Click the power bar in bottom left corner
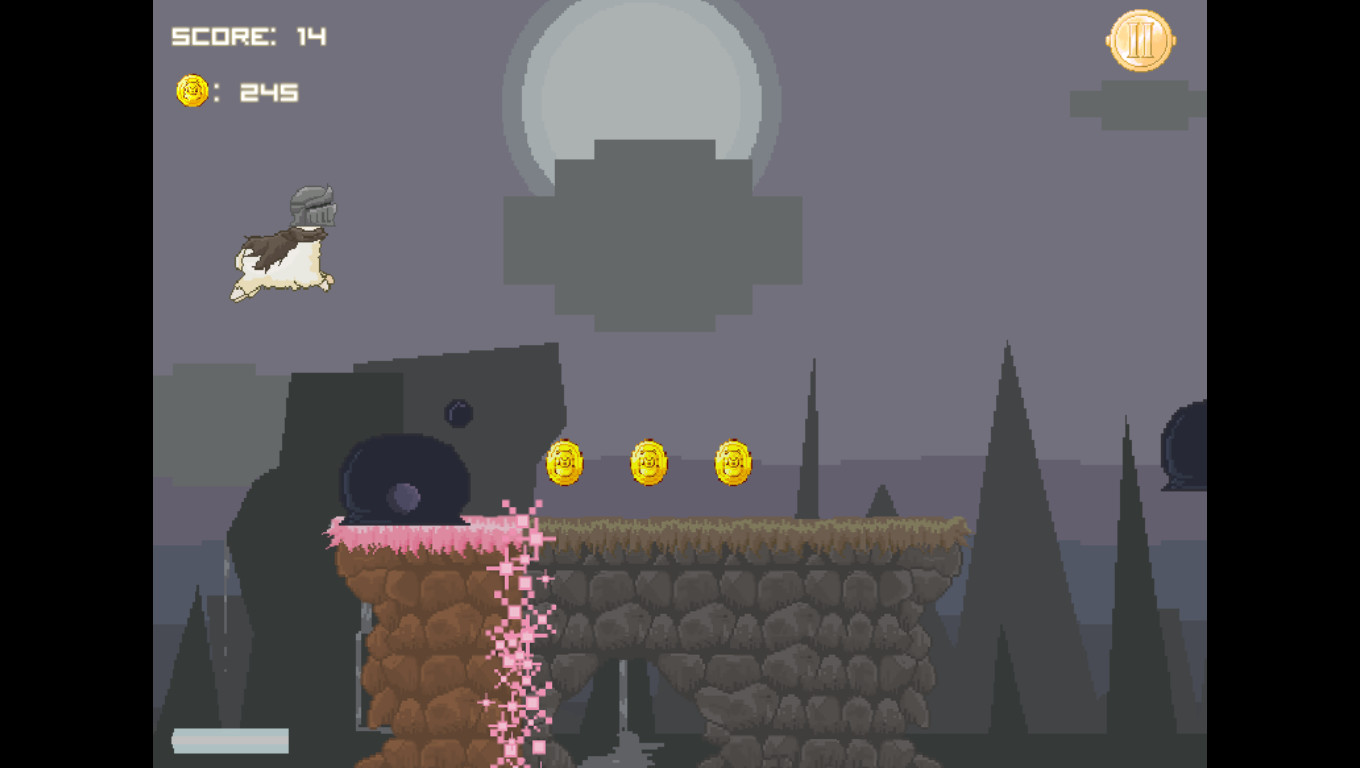Screen dimensions: 1360x768 [230, 742]
